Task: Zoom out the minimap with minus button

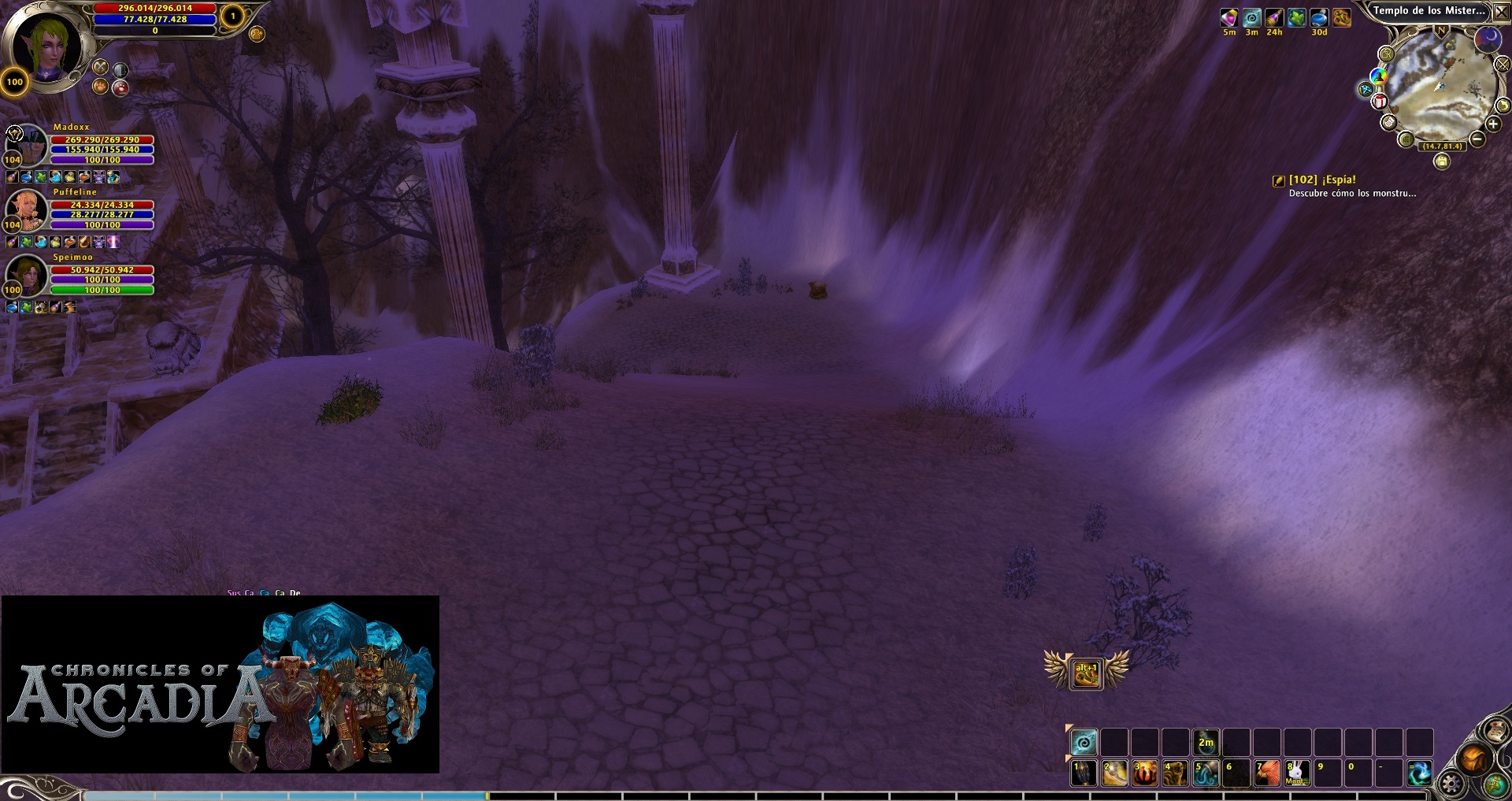Action: (x=1477, y=139)
